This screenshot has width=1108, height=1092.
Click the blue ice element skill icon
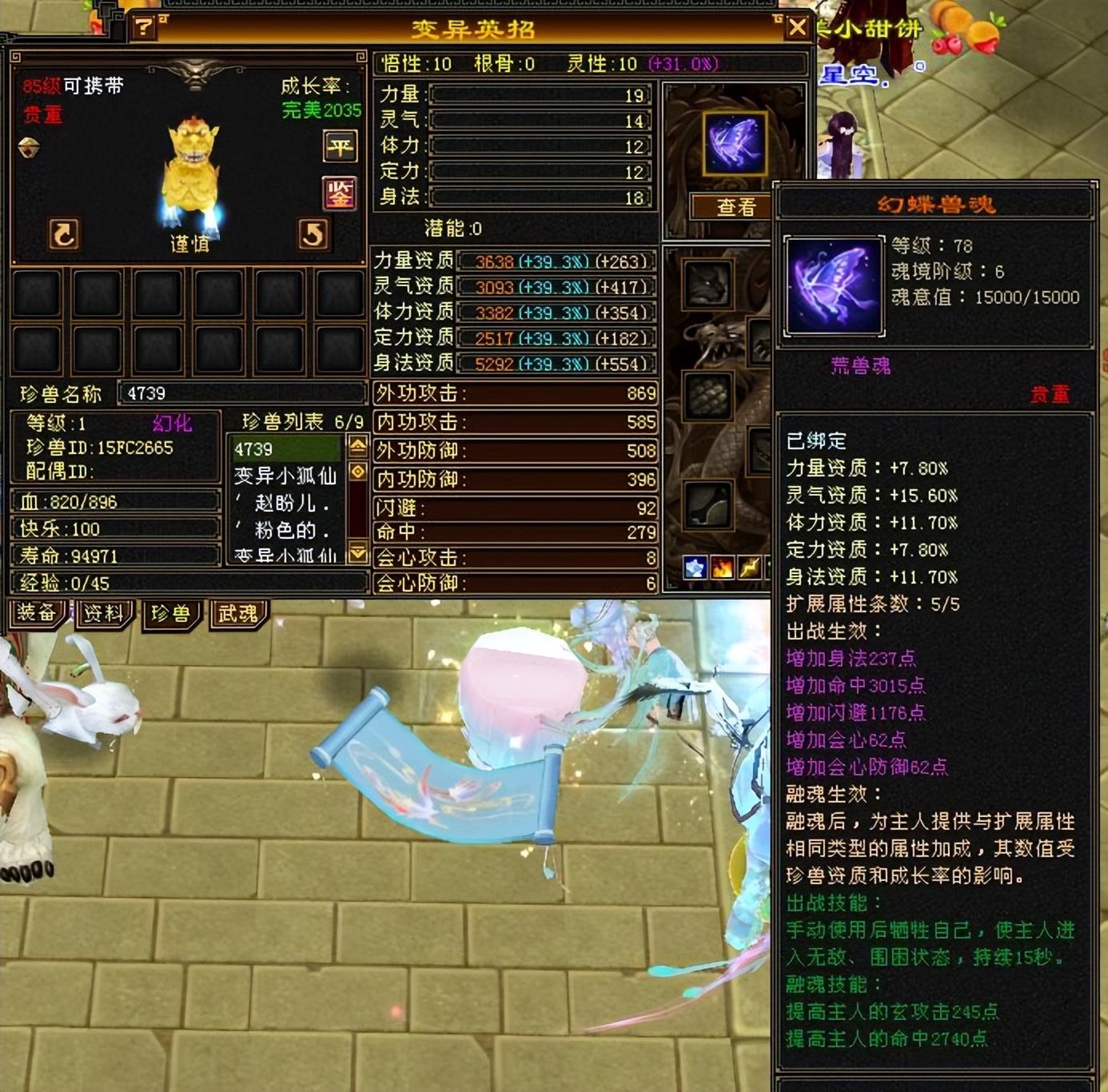click(x=694, y=568)
